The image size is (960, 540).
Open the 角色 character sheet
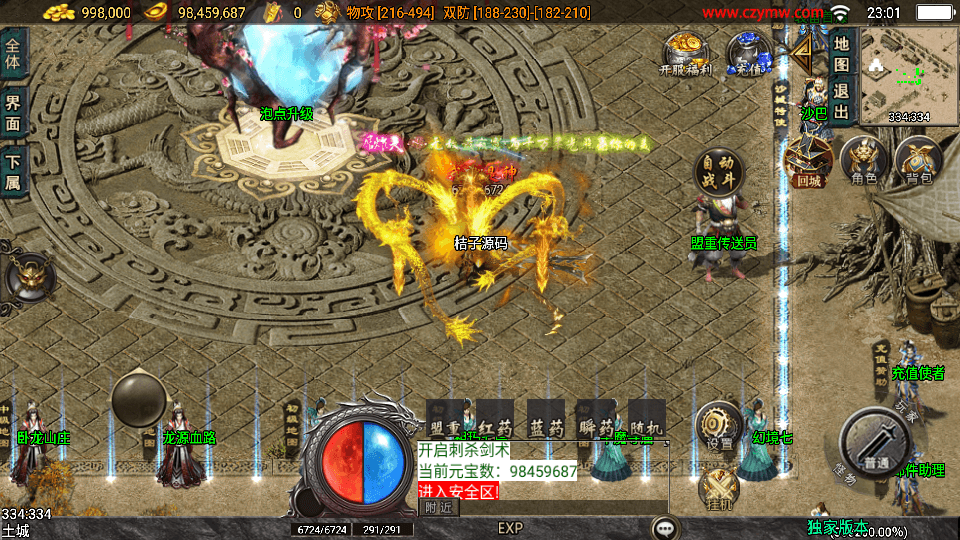[x=863, y=162]
